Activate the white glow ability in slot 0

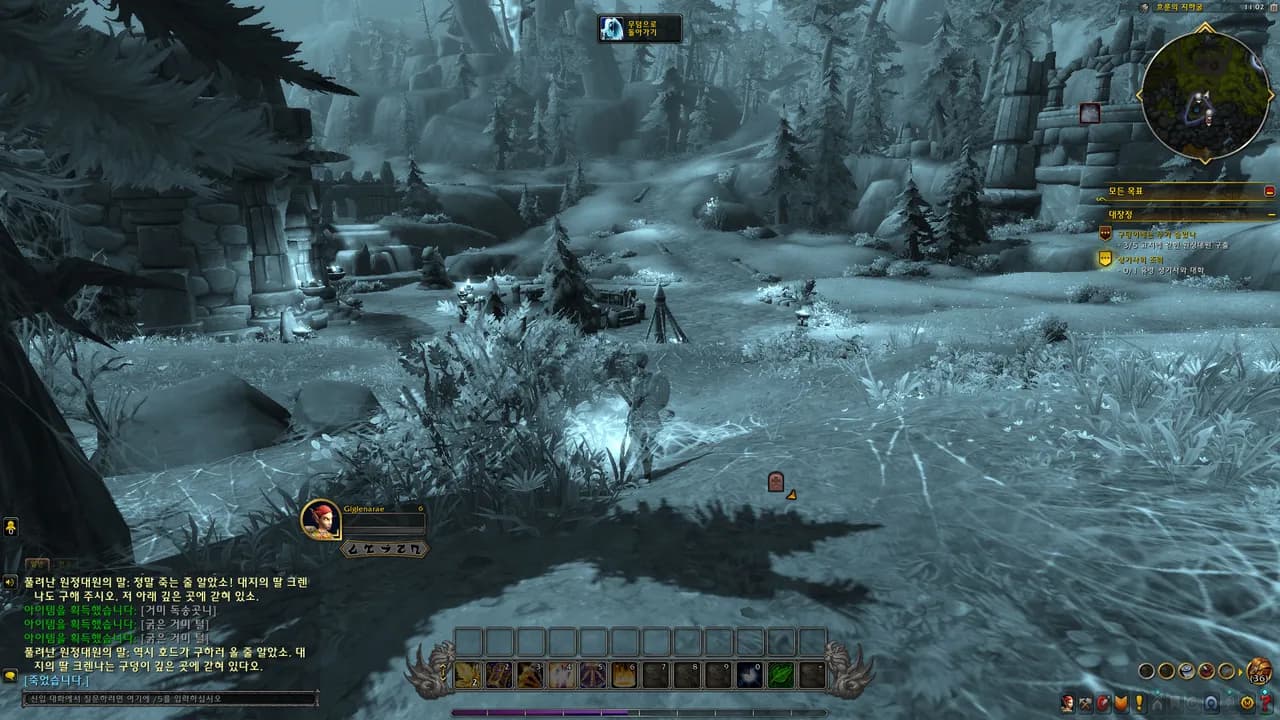coord(749,676)
